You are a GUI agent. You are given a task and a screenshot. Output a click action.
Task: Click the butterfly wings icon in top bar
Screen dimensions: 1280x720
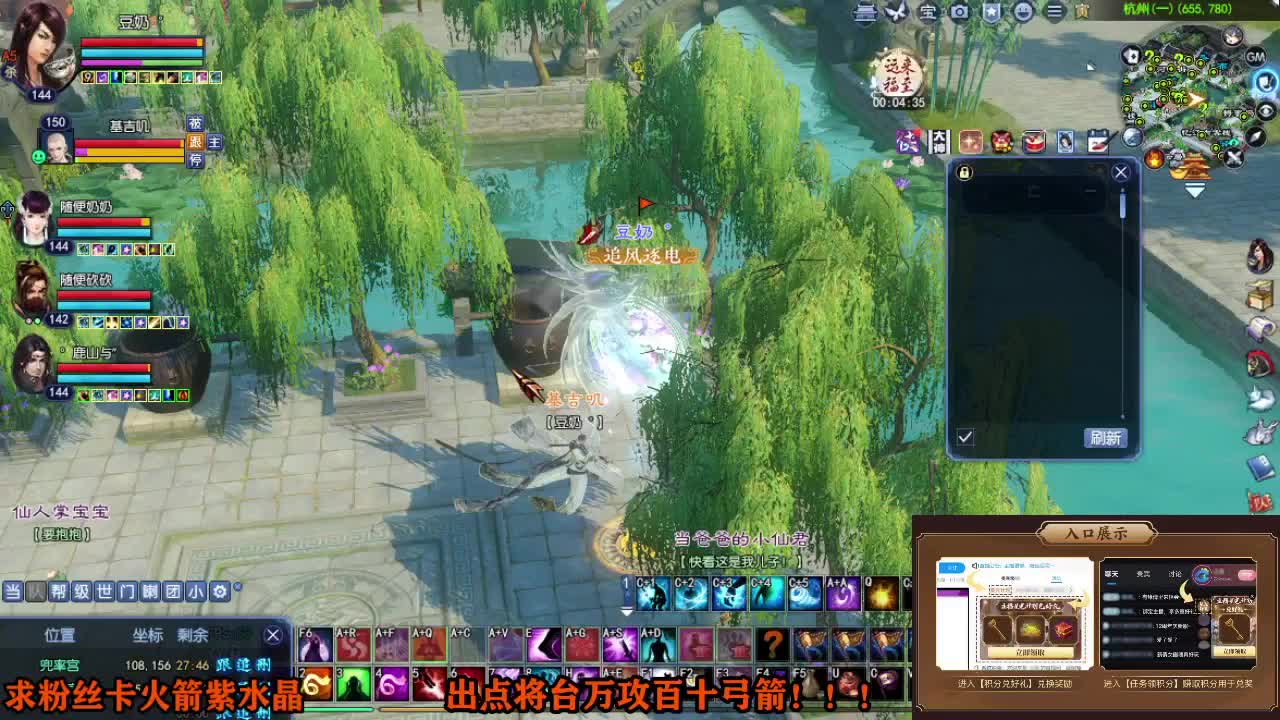tap(896, 13)
